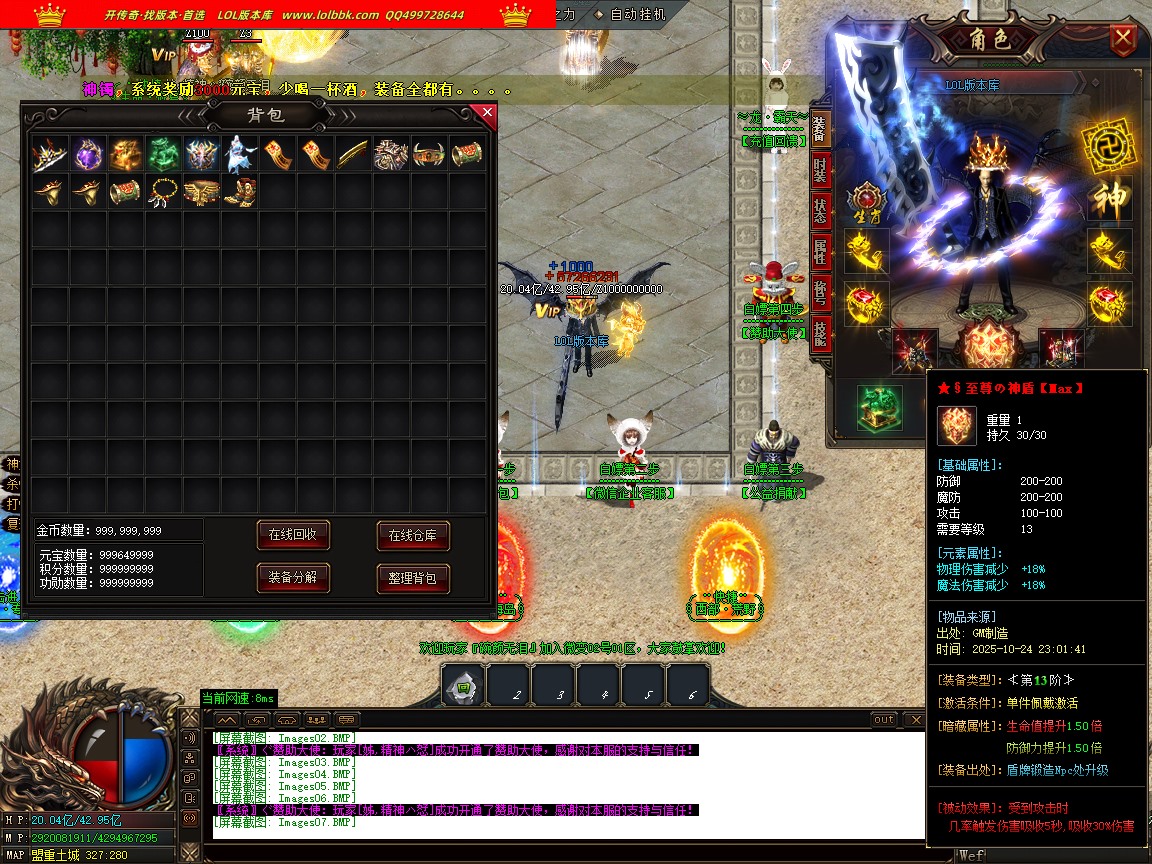1152x864 pixels.
Task: Toggle 自动挂机 auto-combat in the top bar
Action: (636, 15)
